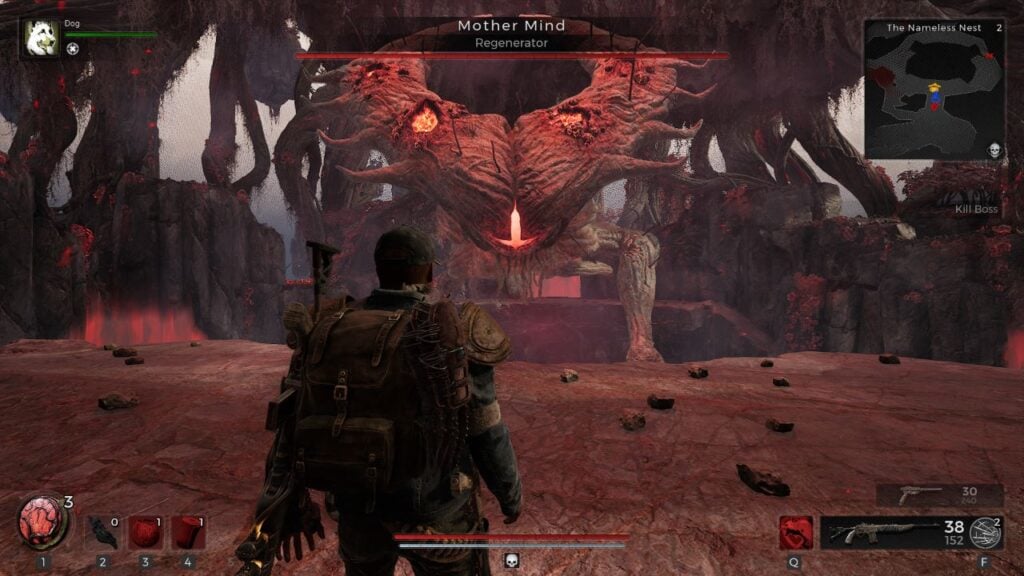This screenshot has width=1024, height=576.
Task: Select the equipped long gun rifle
Action: pos(881,532)
